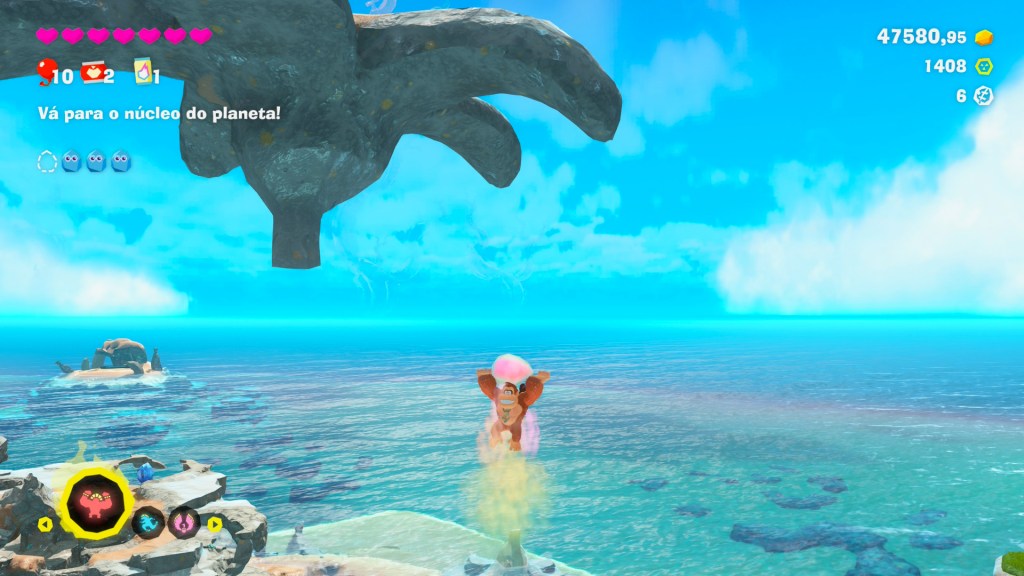Click the left yellow arrow of the Bananza selector

pos(46,523)
